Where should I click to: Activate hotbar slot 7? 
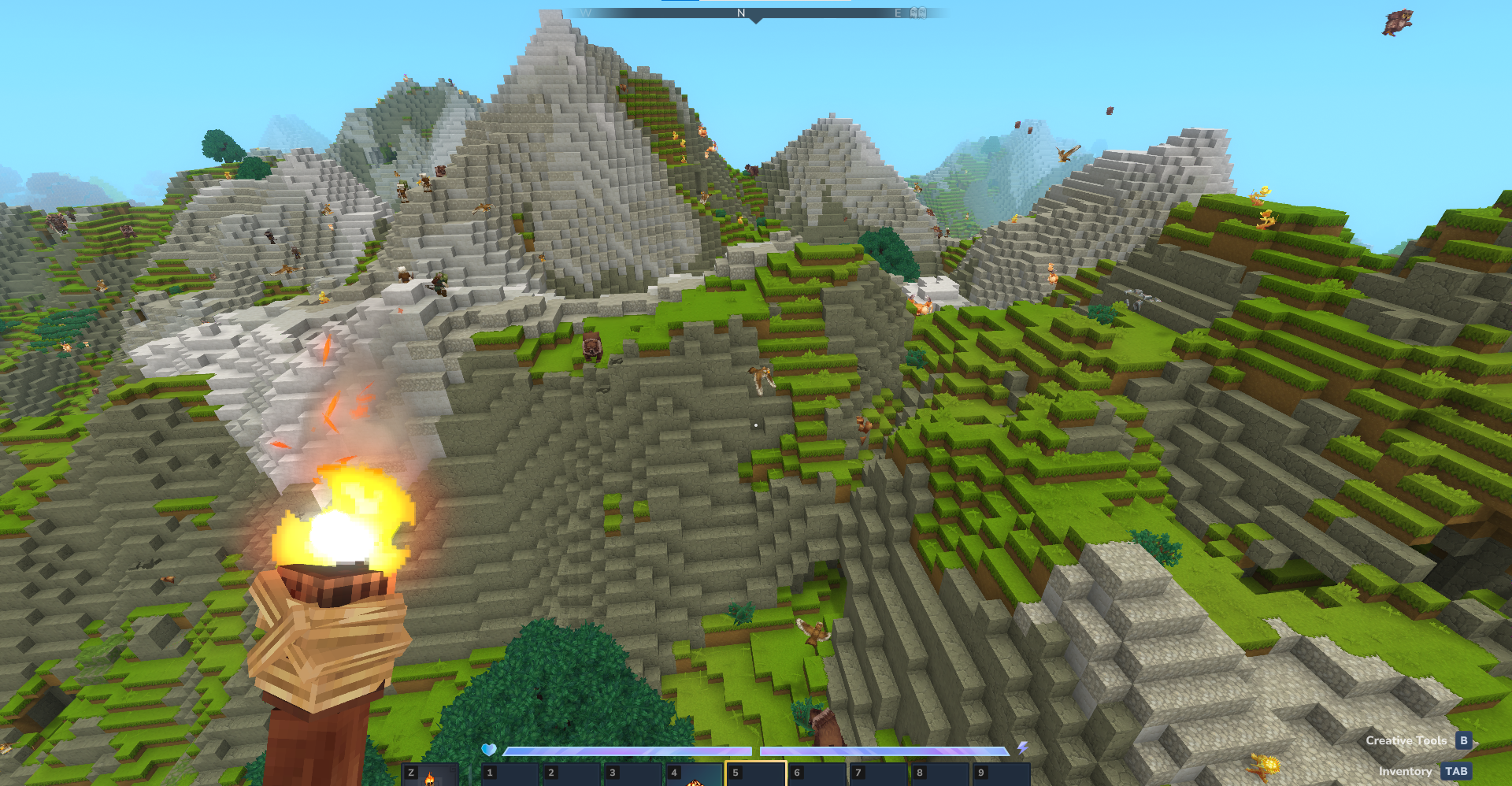pyautogui.click(x=878, y=775)
